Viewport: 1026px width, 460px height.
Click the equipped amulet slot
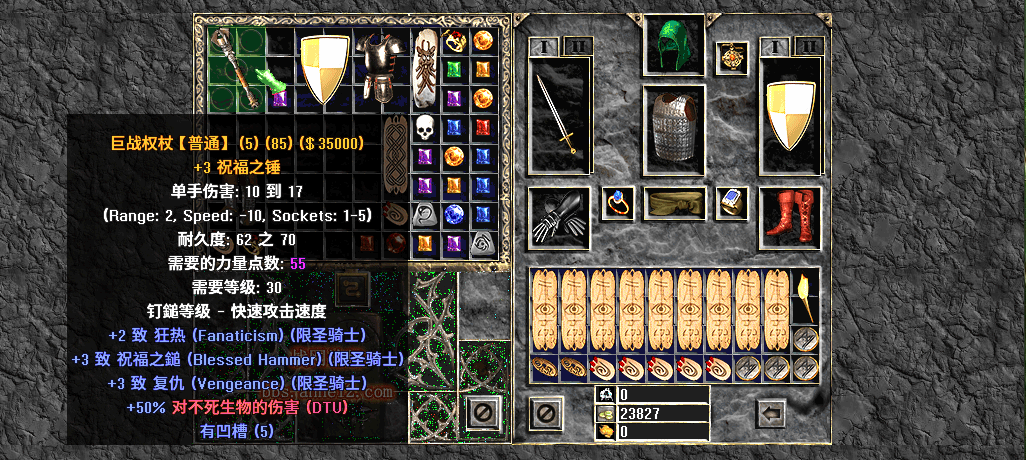(731, 57)
